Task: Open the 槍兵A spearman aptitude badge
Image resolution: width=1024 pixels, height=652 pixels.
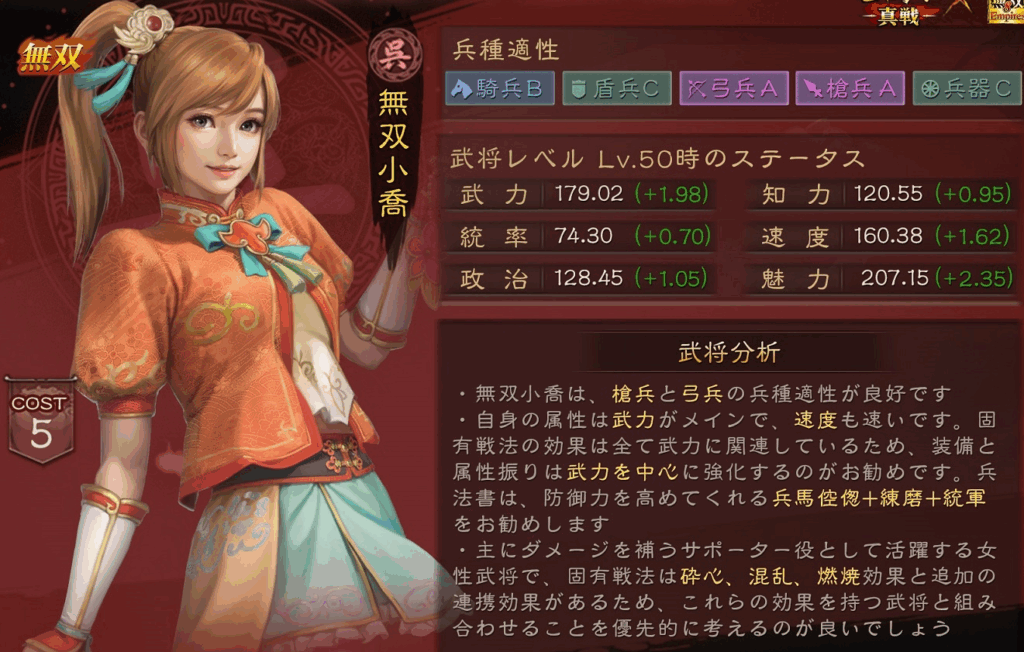Action: coord(849,89)
